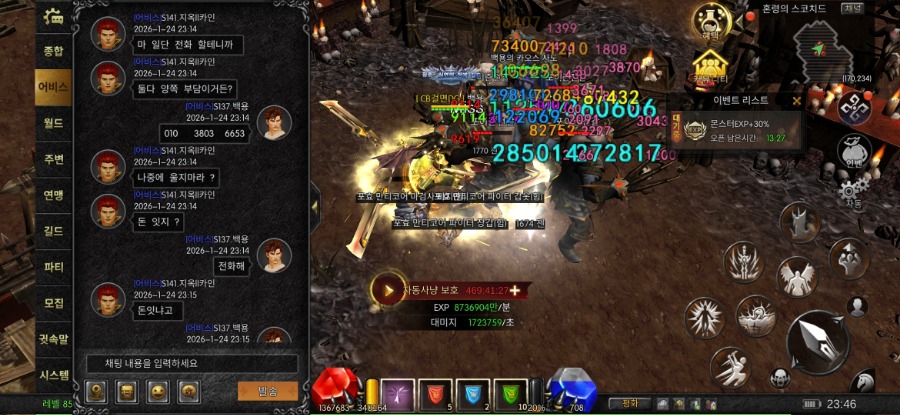Use the main sword attack button
This screenshot has width=900, height=415.
[x=818, y=340]
